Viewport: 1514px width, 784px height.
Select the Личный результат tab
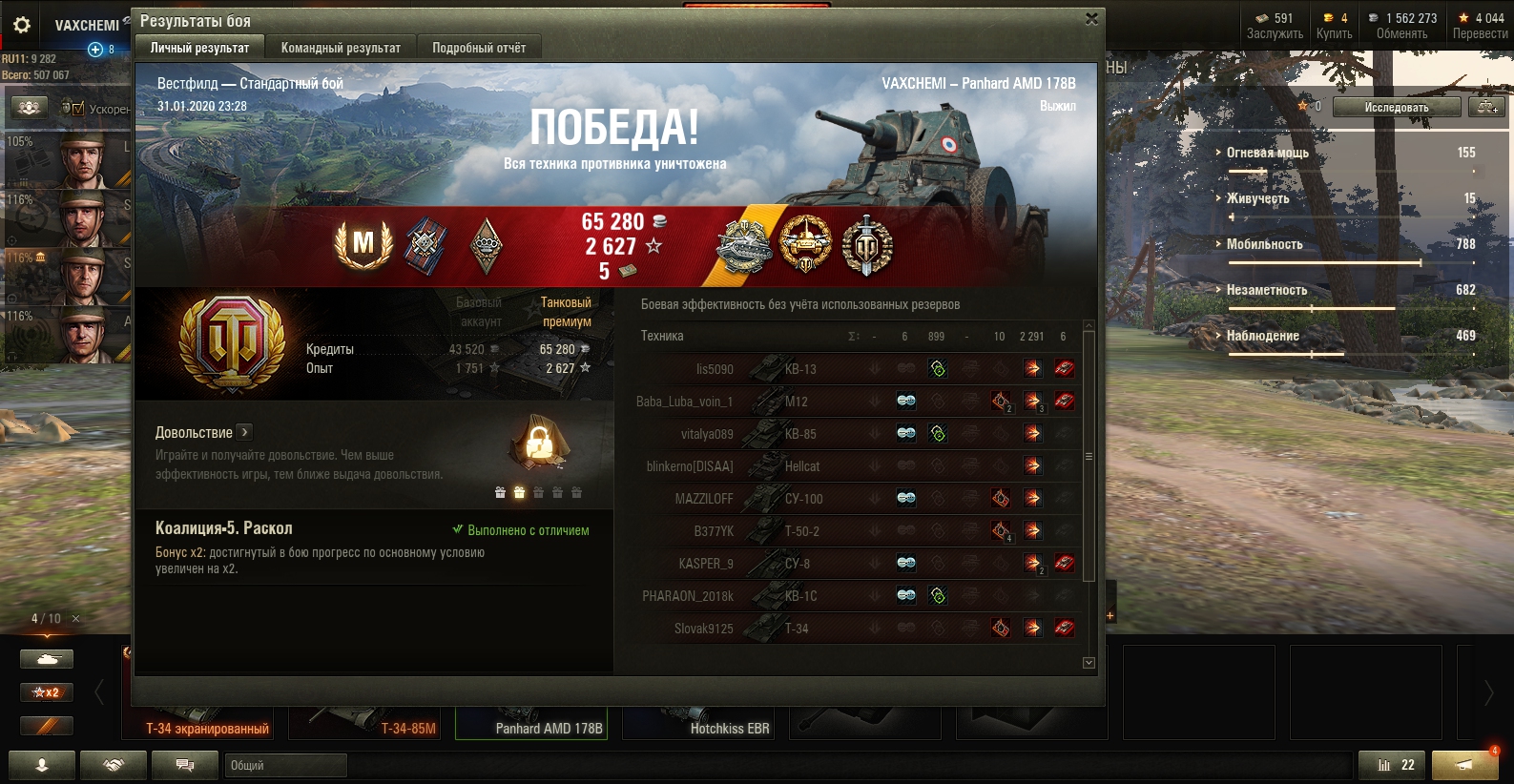[199, 48]
